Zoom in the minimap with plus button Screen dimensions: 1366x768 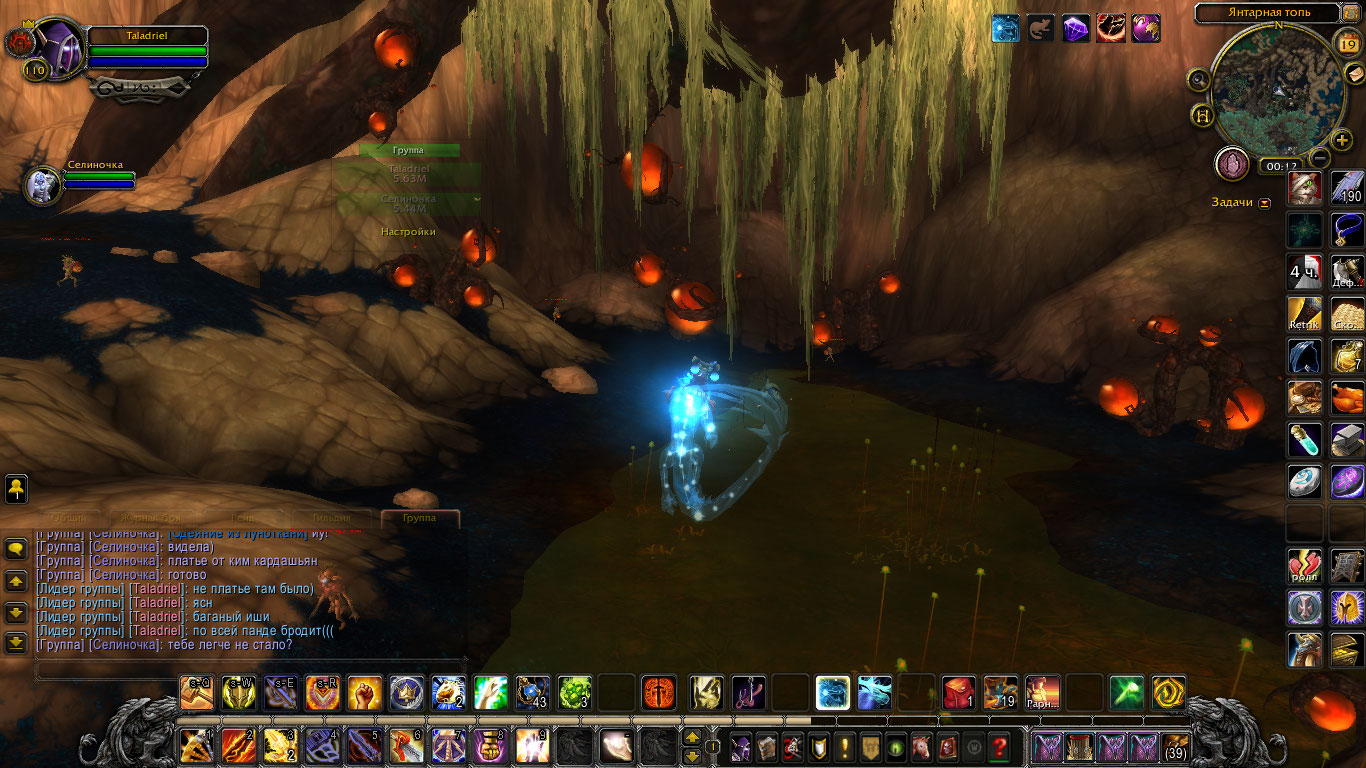click(x=1342, y=140)
